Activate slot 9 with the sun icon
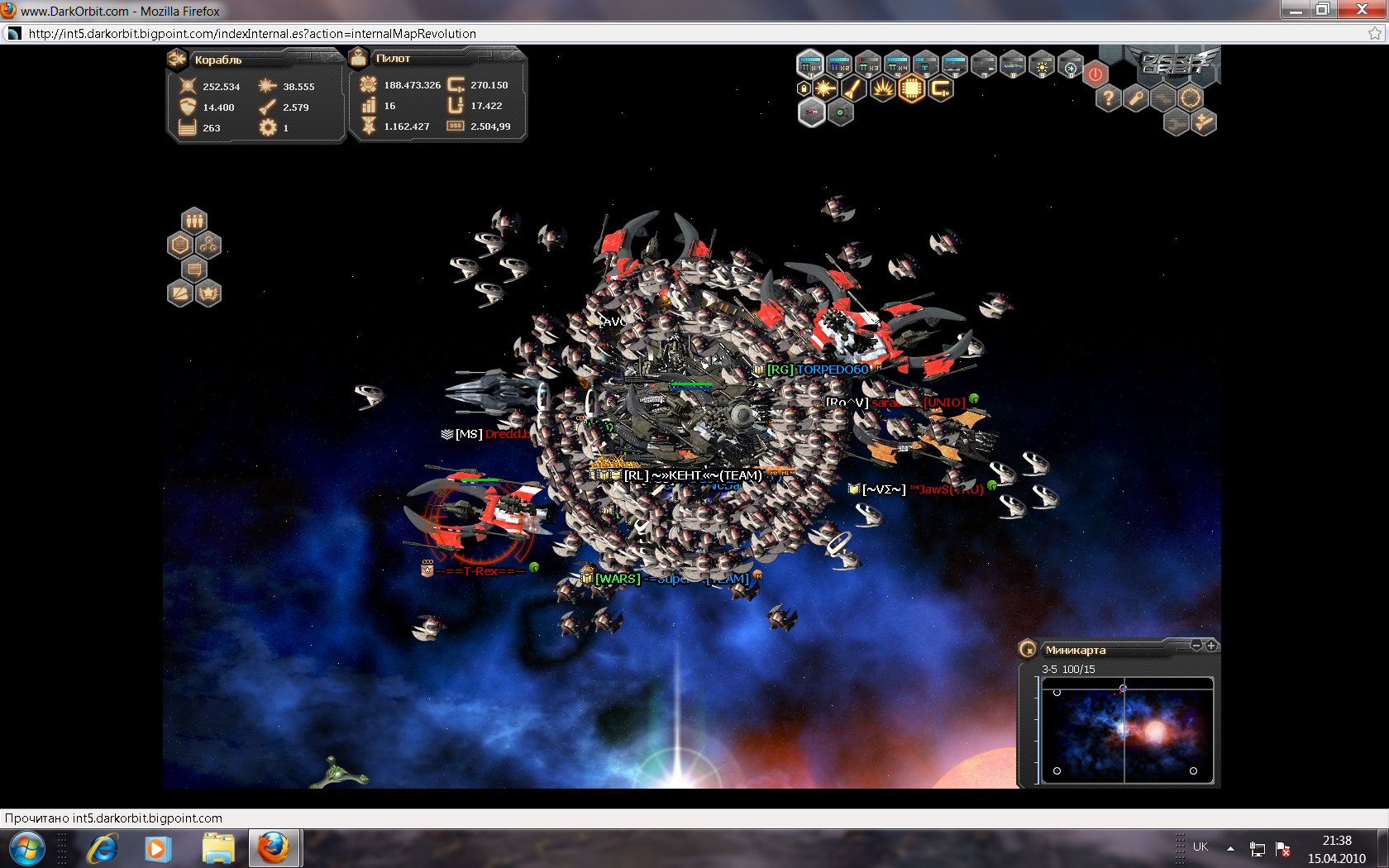The height and width of the screenshot is (868, 1389). point(1042,66)
